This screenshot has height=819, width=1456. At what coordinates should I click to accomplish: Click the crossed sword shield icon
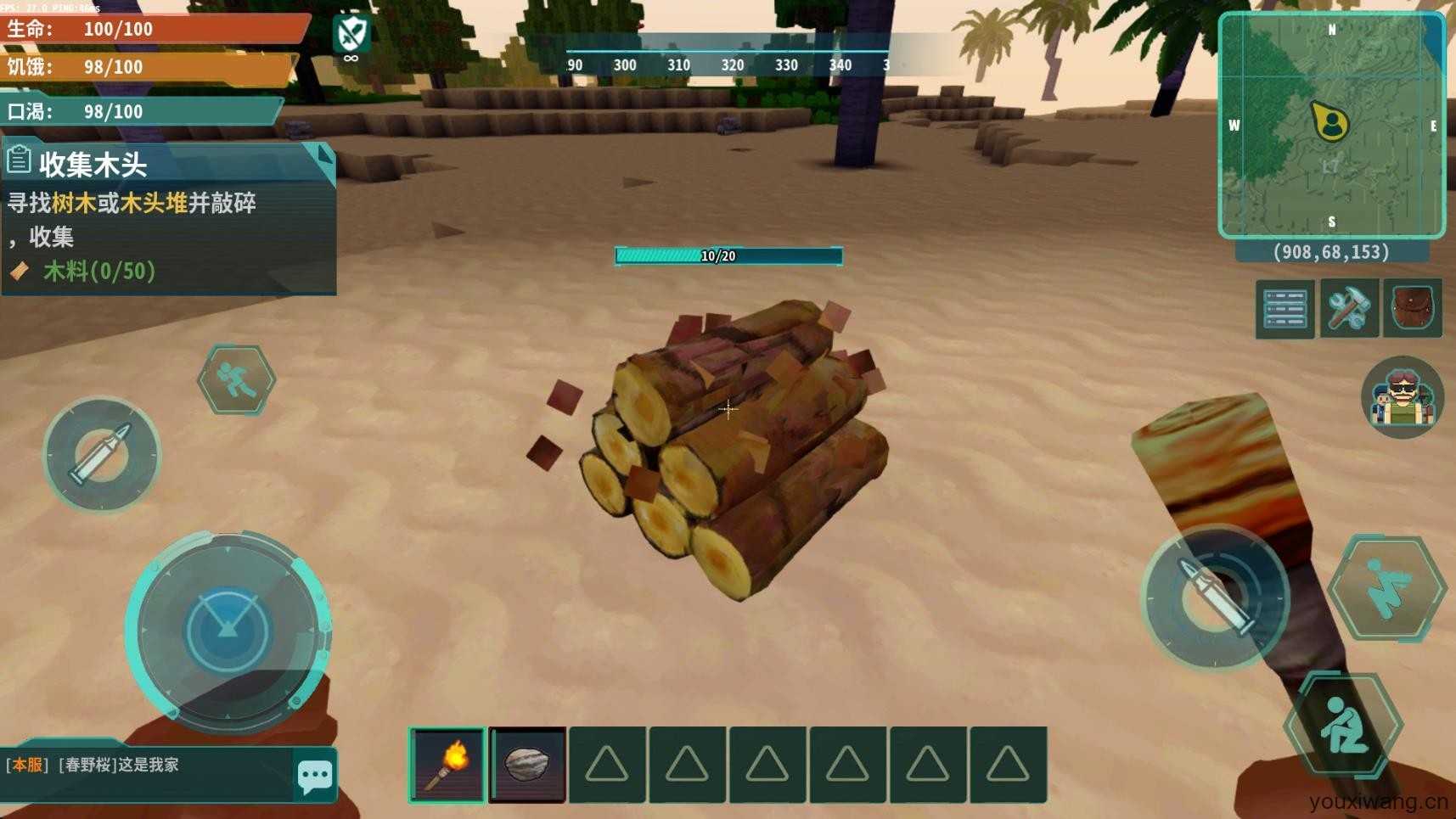click(x=351, y=36)
